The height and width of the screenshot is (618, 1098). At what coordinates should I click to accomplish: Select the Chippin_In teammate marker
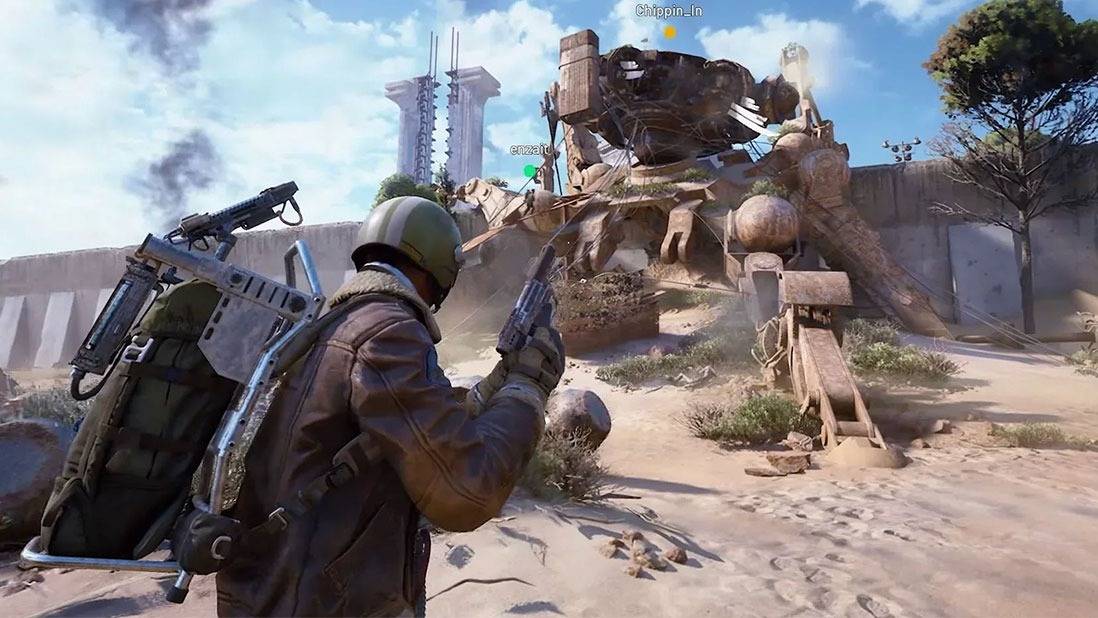[x=670, y=32]
